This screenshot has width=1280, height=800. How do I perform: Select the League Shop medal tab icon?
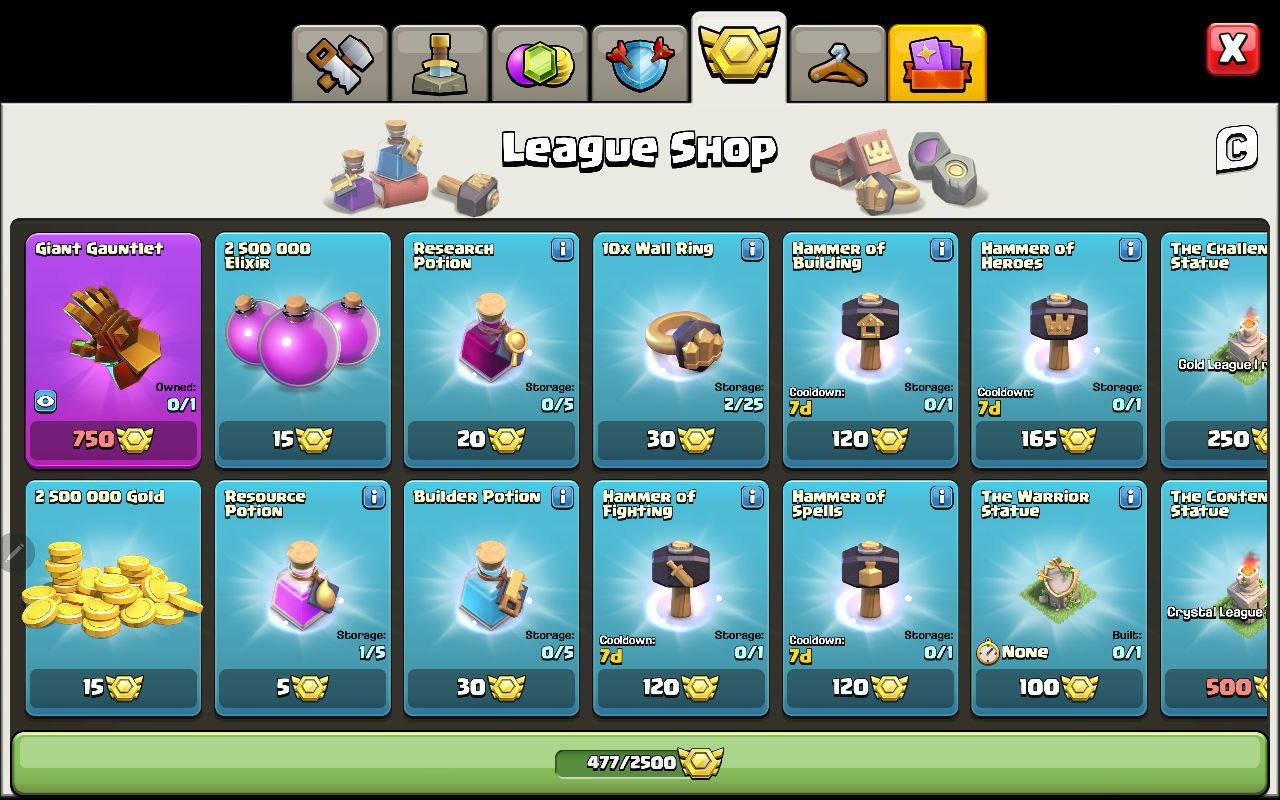coord(739,55)
